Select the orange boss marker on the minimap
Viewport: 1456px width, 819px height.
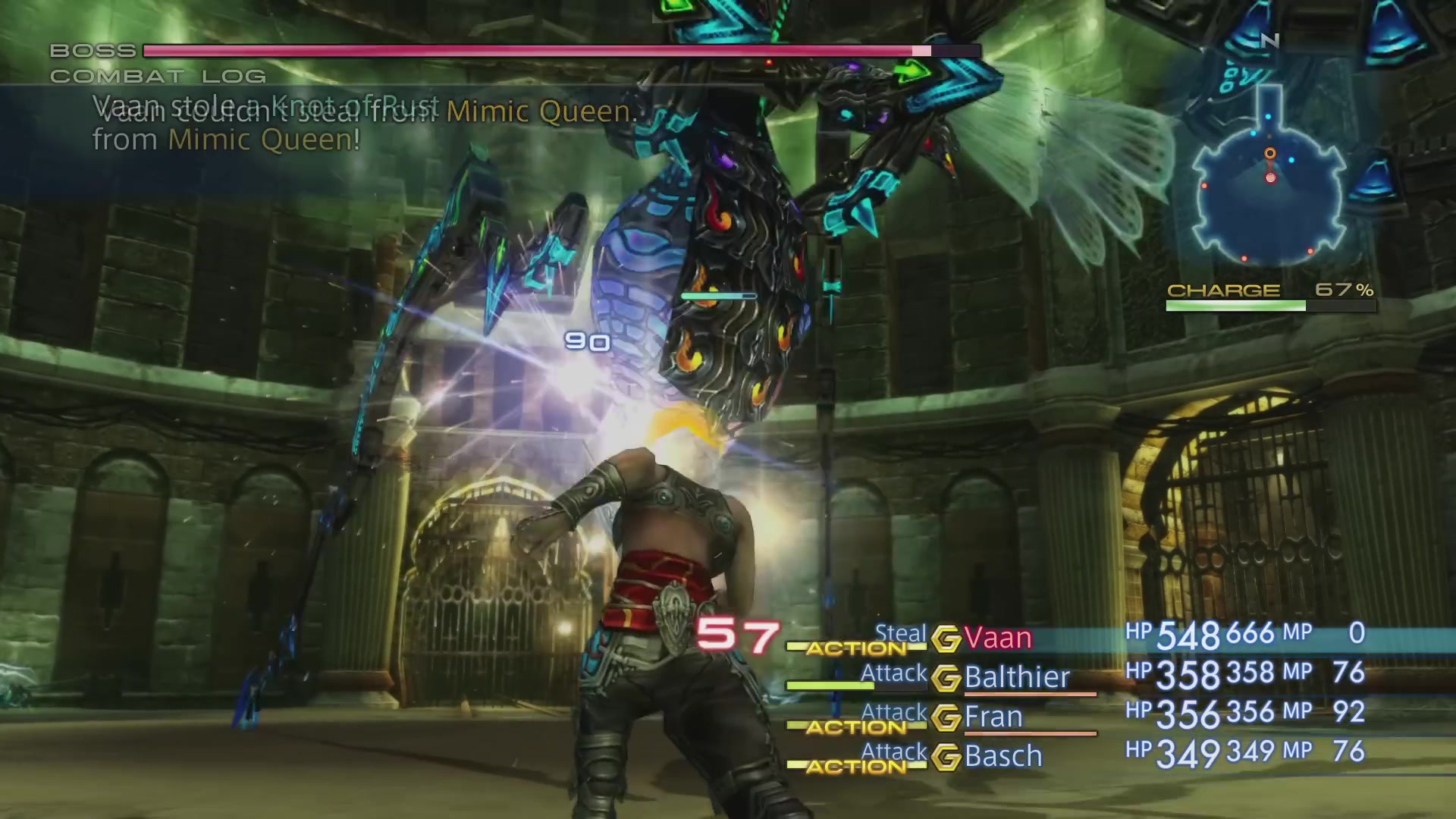tap(1269, 152)
